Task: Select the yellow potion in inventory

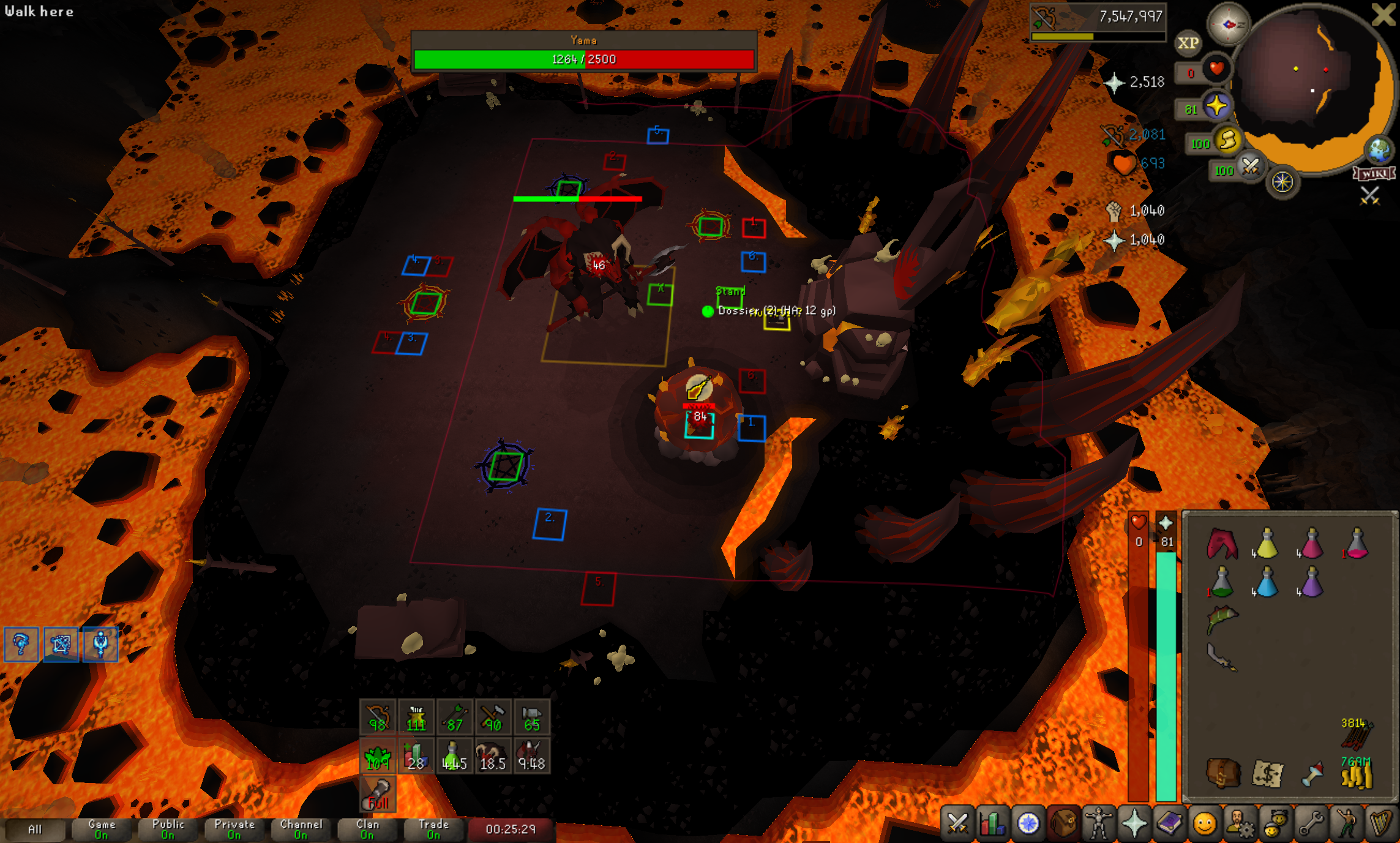Action: point(1266,544)
